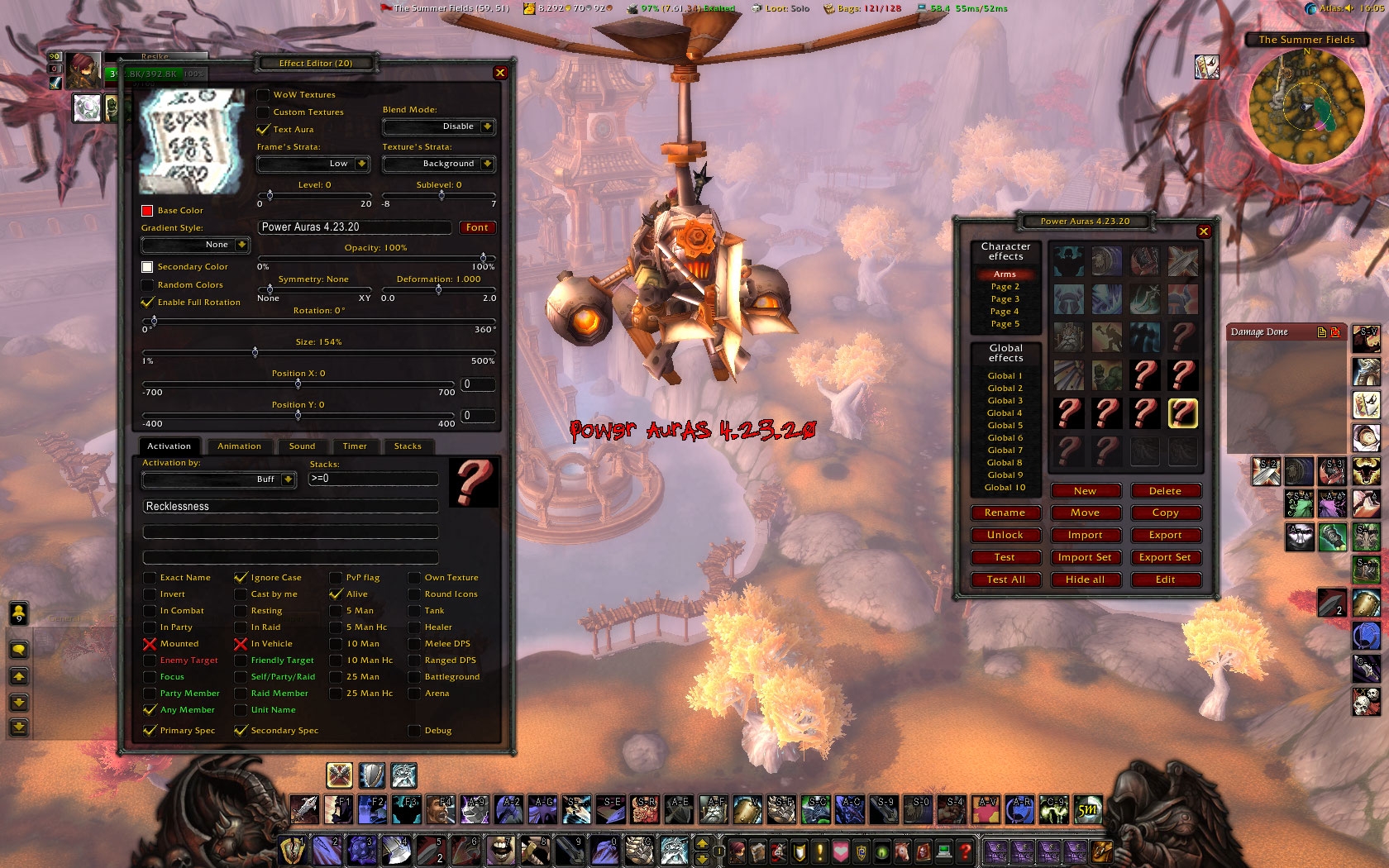Create a new aura with New
This screenshot has height=868, width=1389.
[x=1085, y=491]
